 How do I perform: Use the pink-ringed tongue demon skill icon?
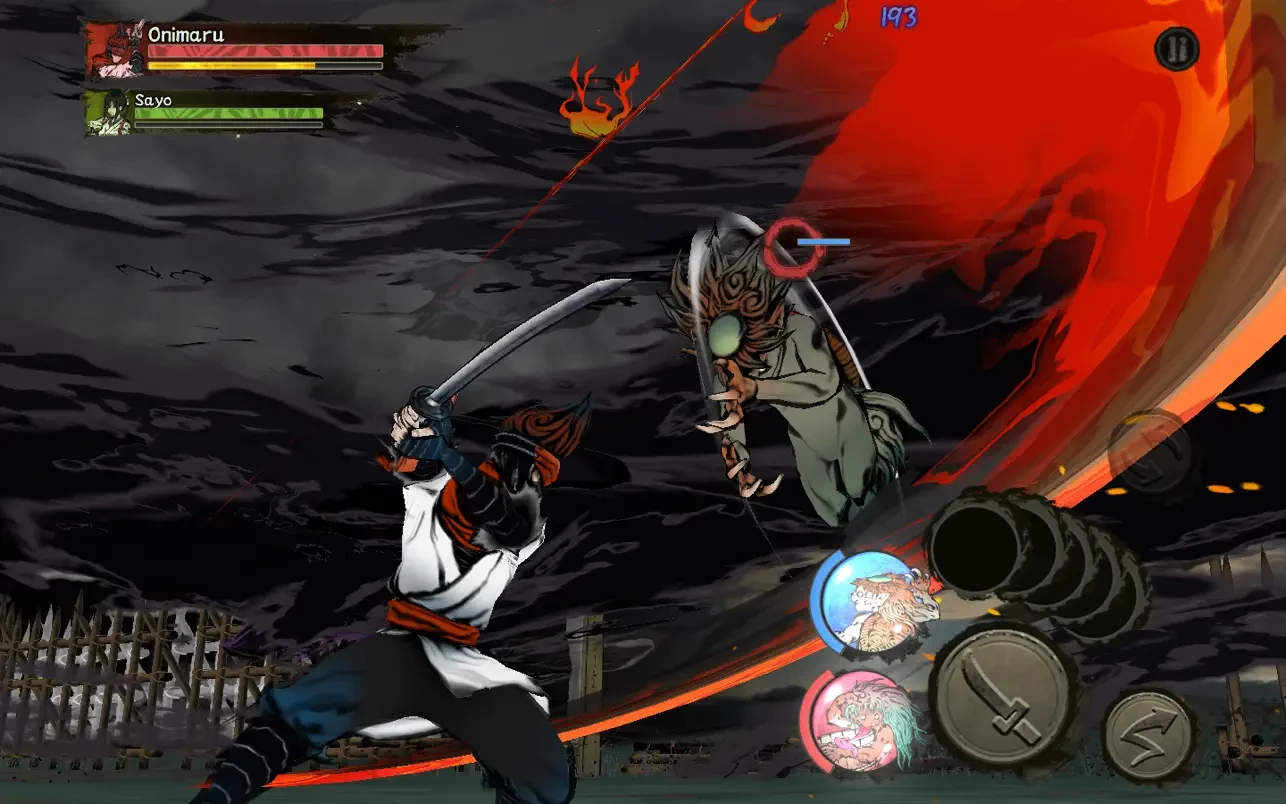click(858, 720)
